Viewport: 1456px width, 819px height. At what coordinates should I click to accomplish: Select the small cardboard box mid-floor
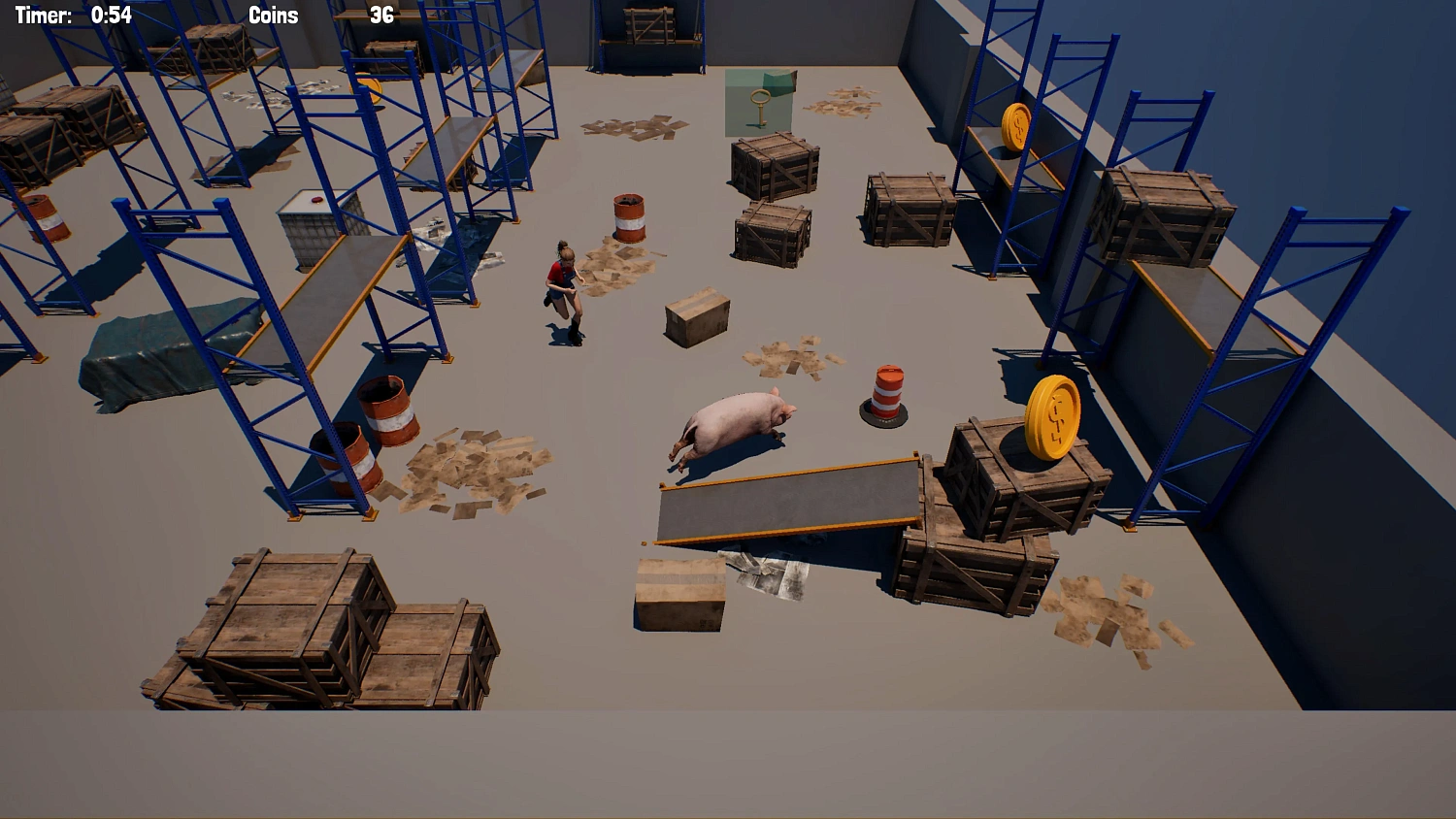point(695,315)
